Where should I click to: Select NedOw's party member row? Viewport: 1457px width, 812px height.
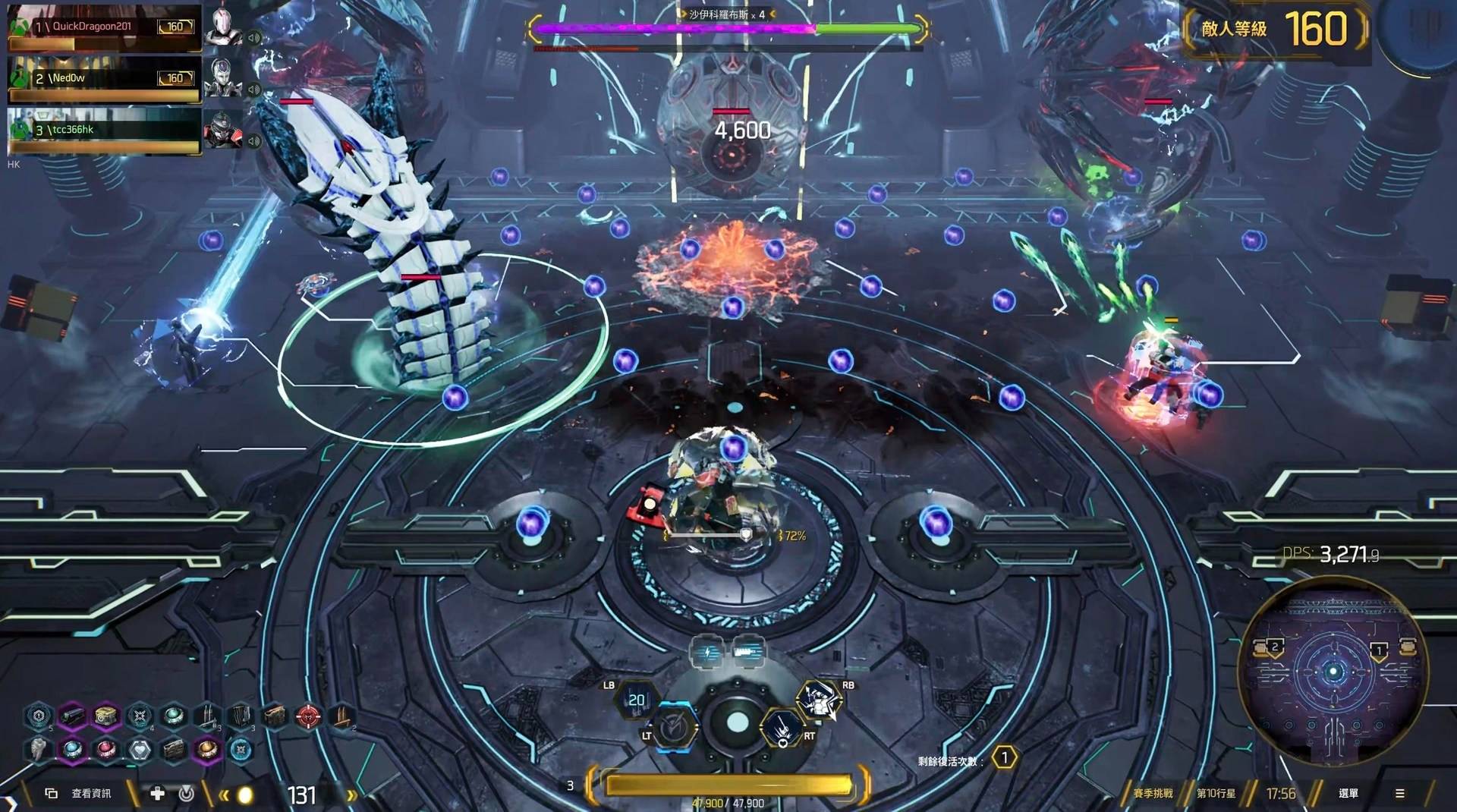(104, 79)
